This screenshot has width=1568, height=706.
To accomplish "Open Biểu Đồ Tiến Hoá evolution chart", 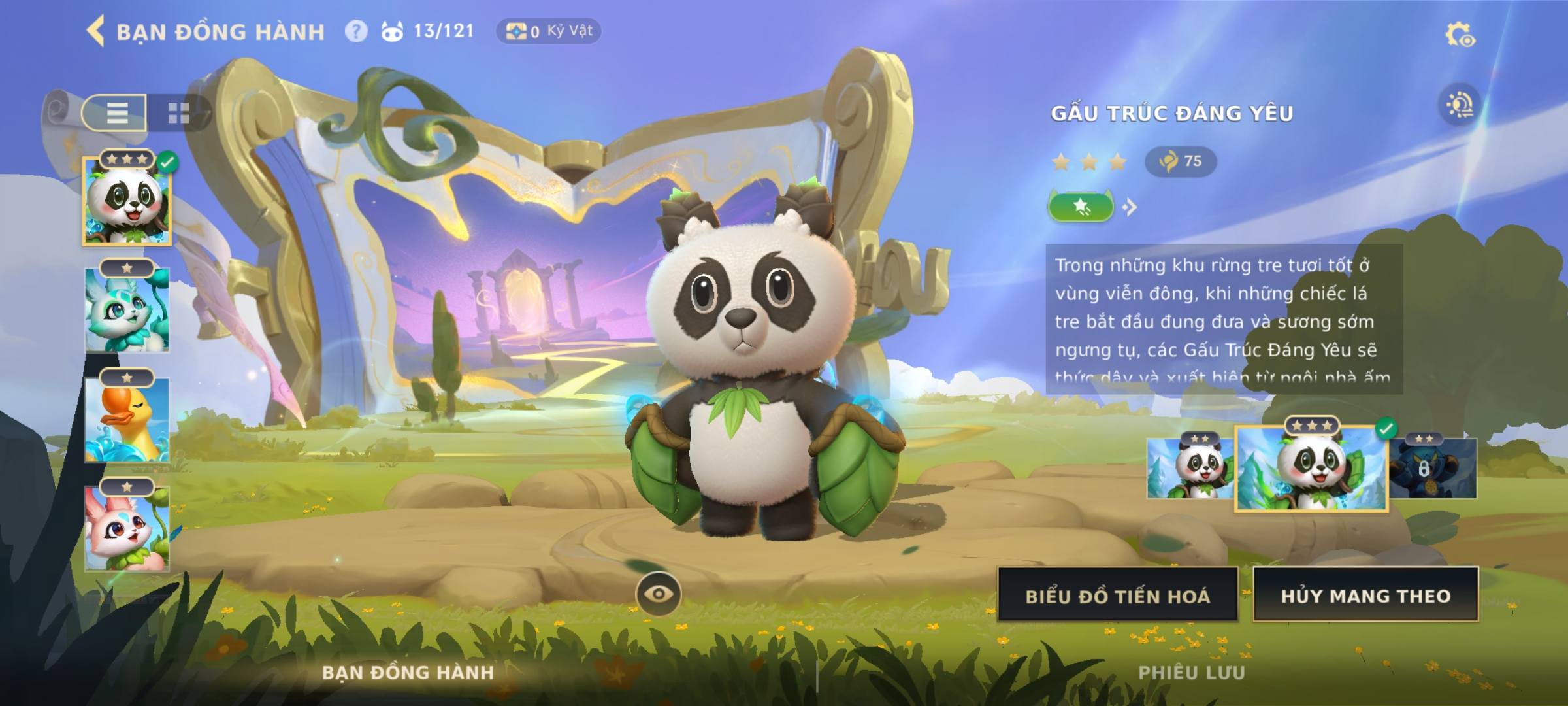I will tap(1117, 596).
